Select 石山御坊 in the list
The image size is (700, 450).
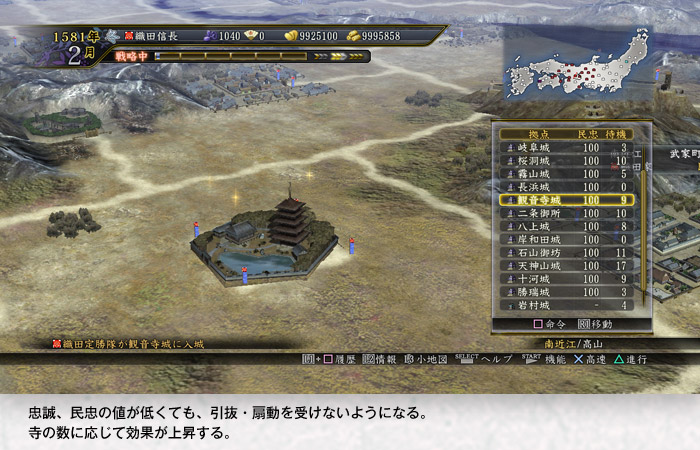(x=538, y=252)
